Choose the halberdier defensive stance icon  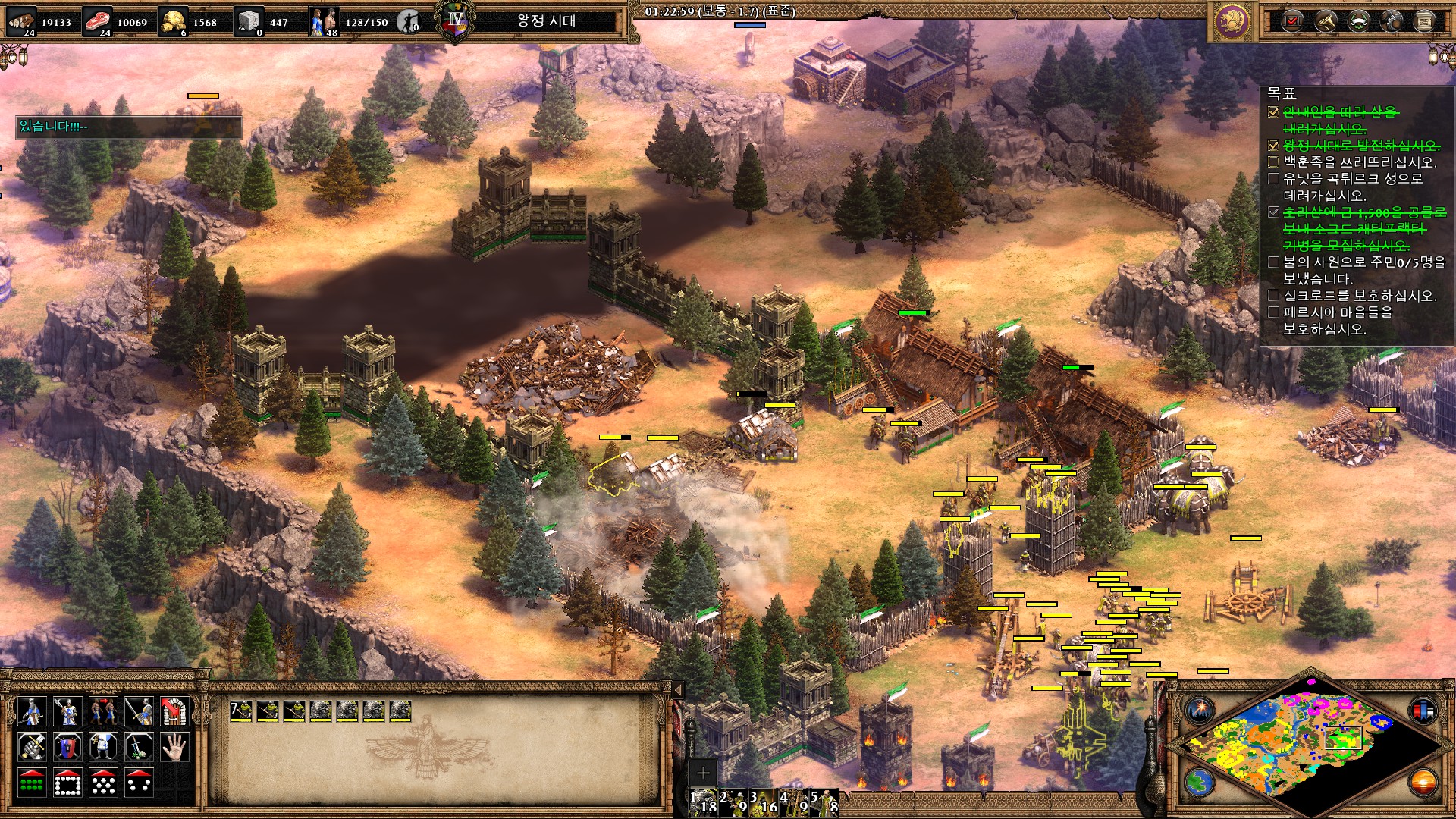[67, 711]
